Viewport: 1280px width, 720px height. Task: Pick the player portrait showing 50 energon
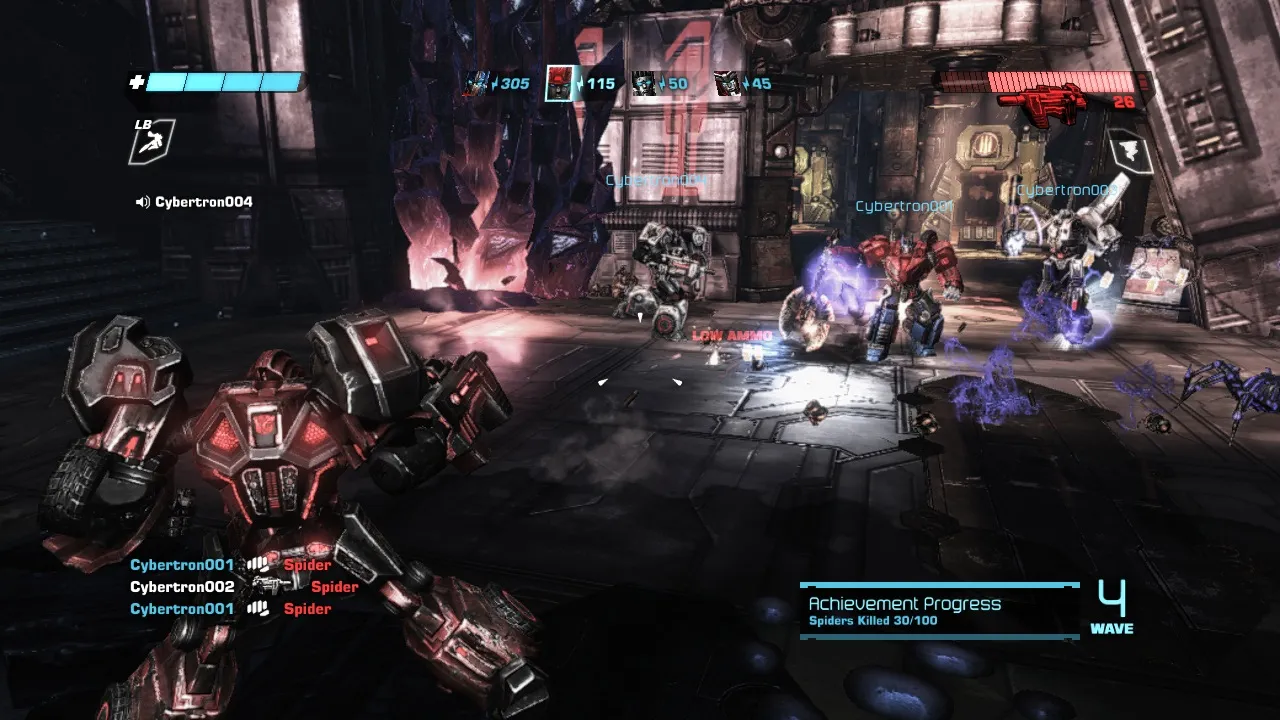[644, 84]
